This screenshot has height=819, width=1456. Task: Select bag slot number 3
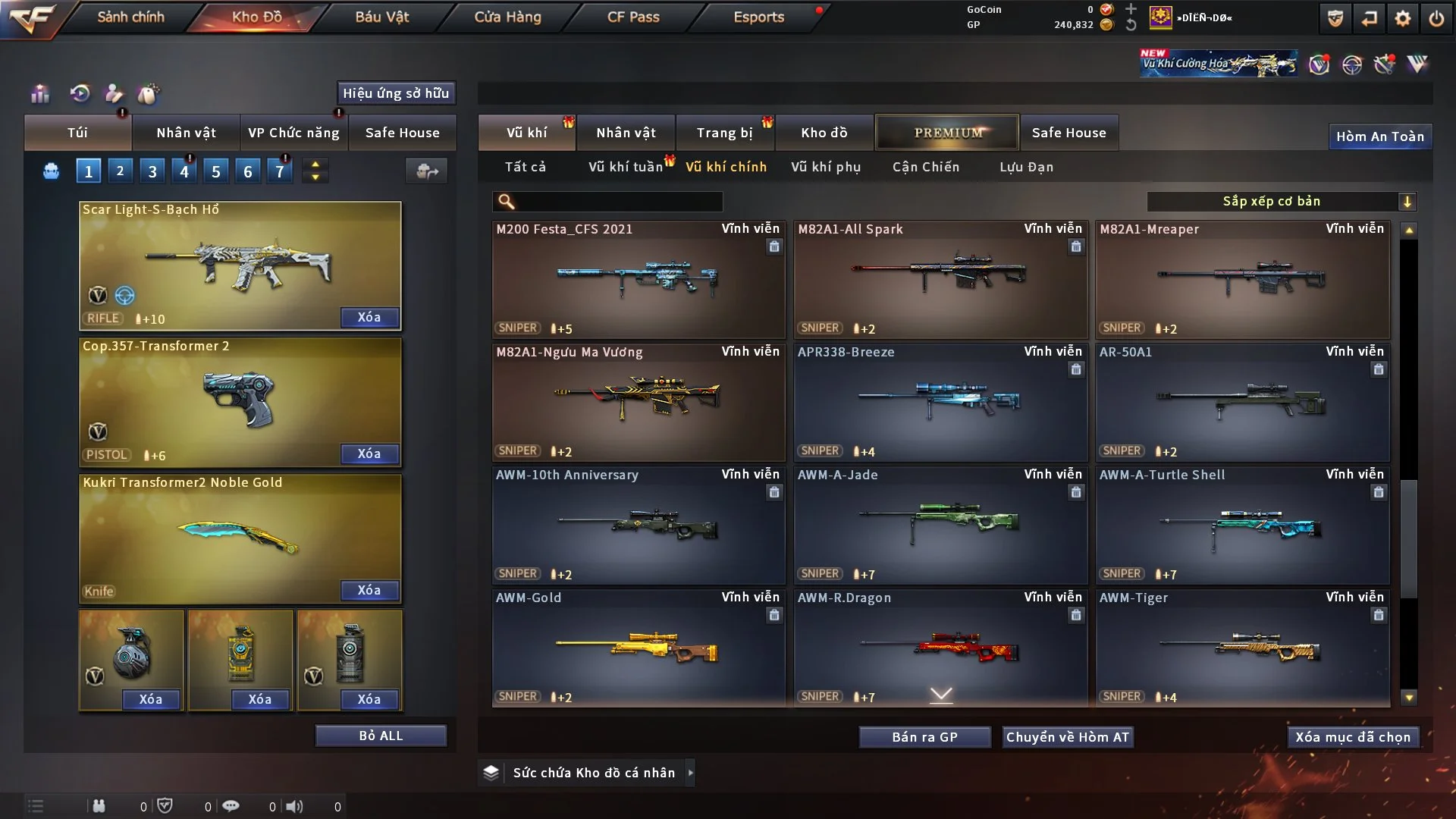pos(152,171)
